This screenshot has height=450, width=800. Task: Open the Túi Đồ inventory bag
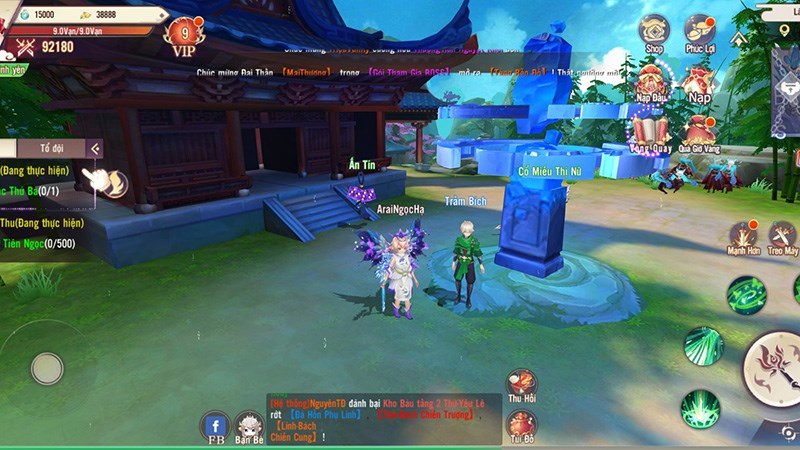click(521, 425)
